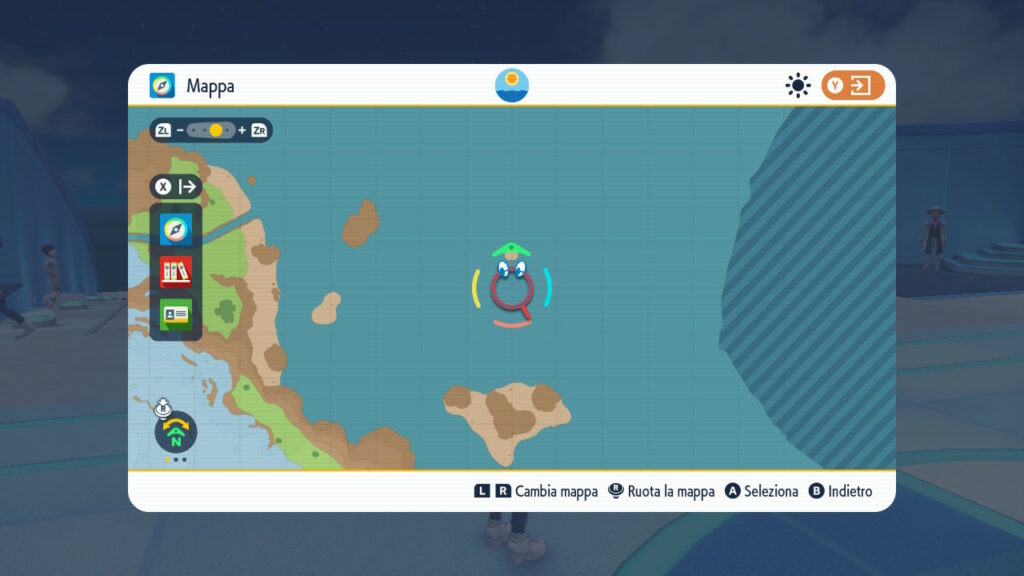Open the compass map app icon
Image resolution: width=1024 pixels, height=576 pixels.
click(176, 230)
